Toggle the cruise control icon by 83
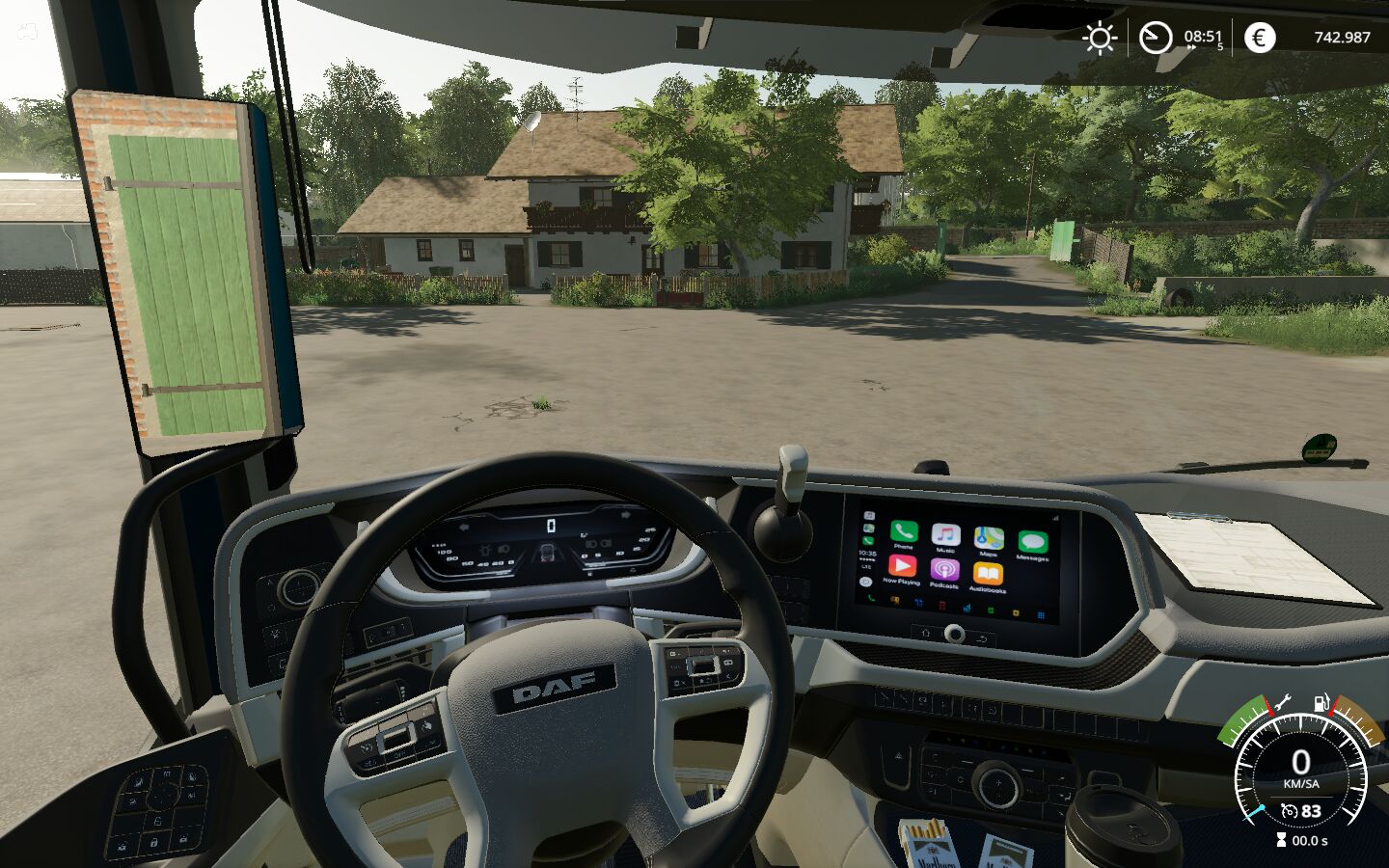 (x=1290, y=811)
